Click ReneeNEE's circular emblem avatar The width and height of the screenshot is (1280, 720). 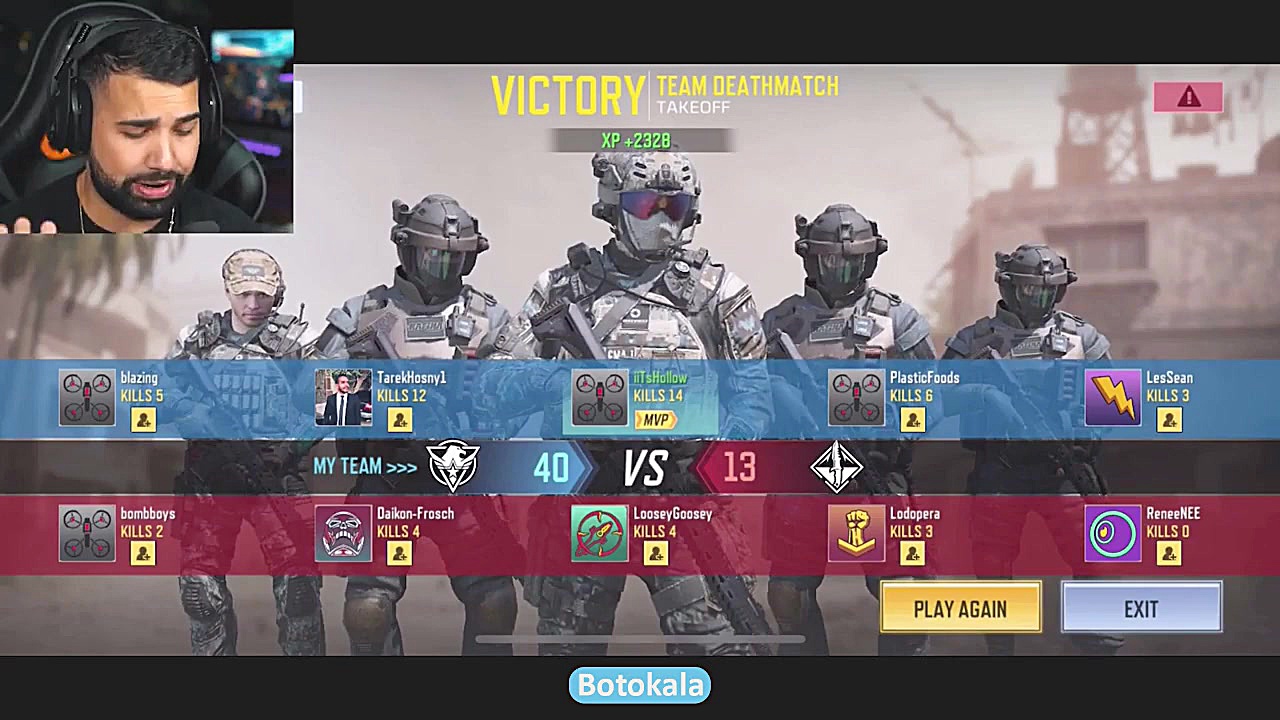point(1113,533)
